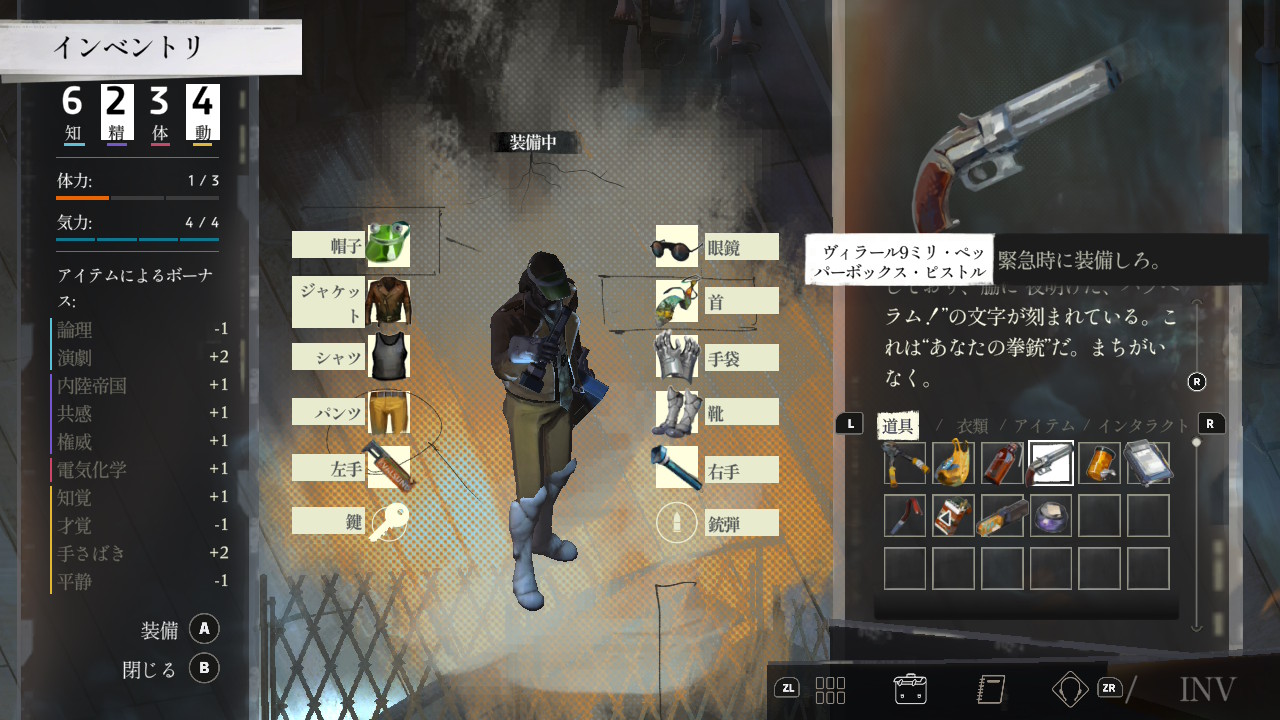This screenshot has width=1280, height=720.
Task: Choose the yellow pants equipment slot
Action: (x=388, y=412)
